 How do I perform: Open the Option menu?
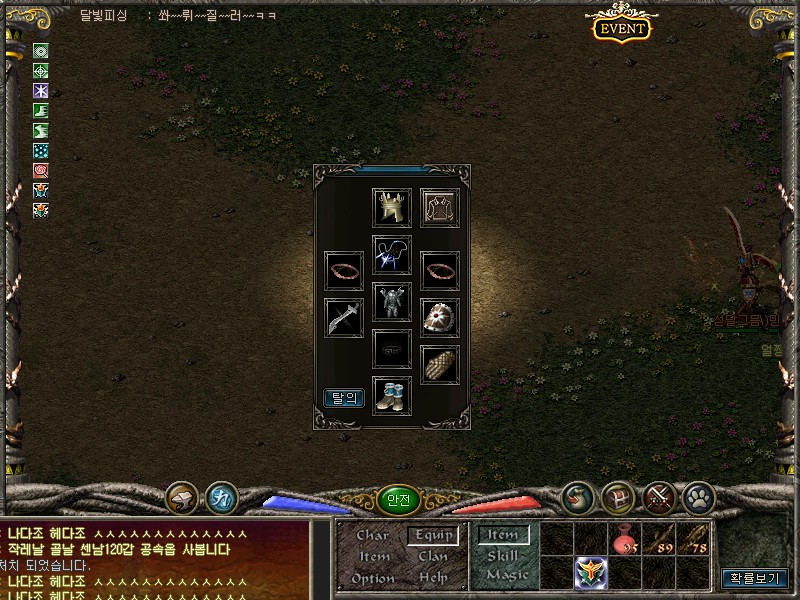point(372,578)
